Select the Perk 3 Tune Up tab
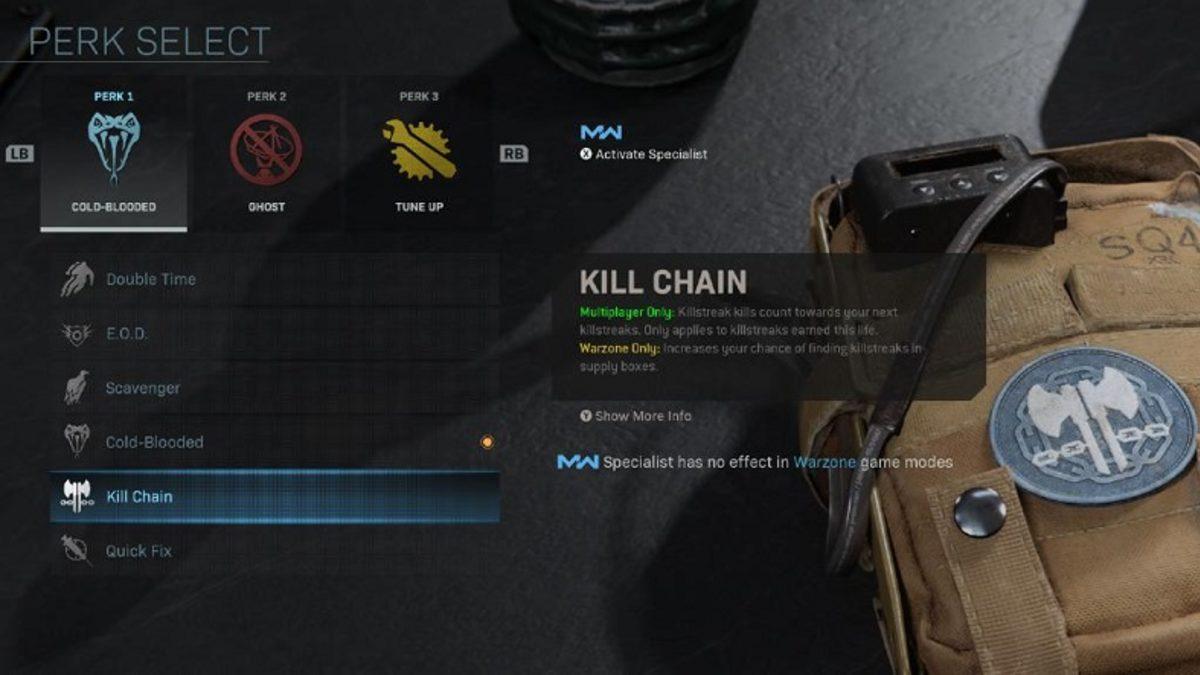 coord(419,153)
